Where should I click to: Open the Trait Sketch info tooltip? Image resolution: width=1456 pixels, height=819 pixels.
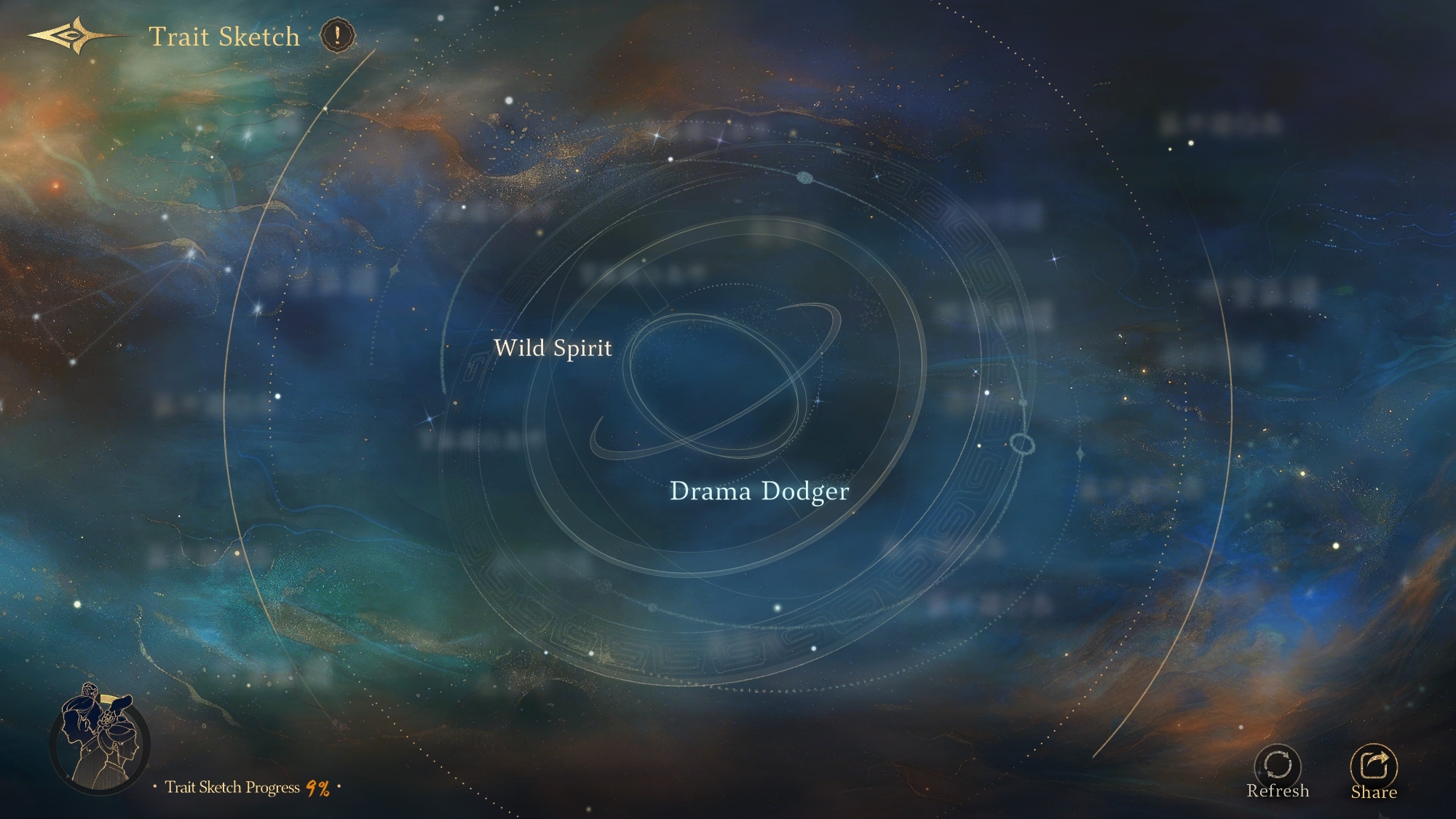click(337, 35)
